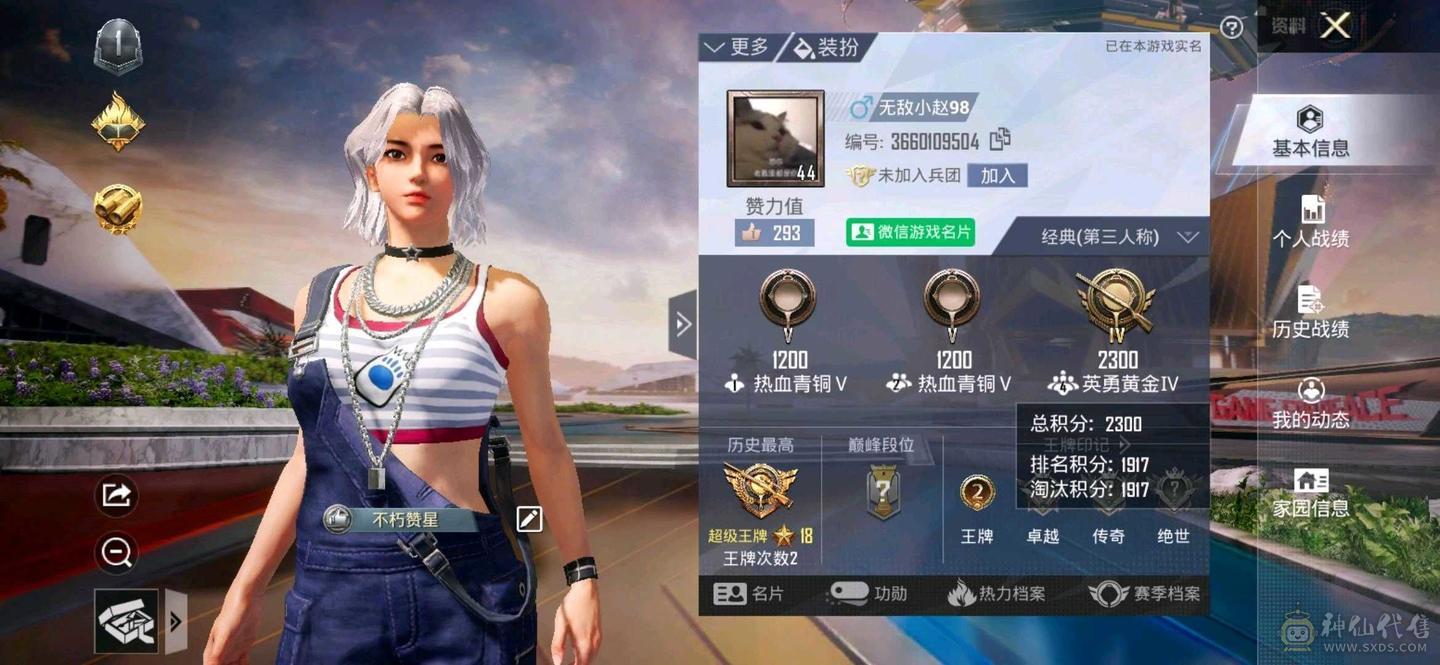Click the help question mark icon
1440x665 pixels.
point(1232,28)
